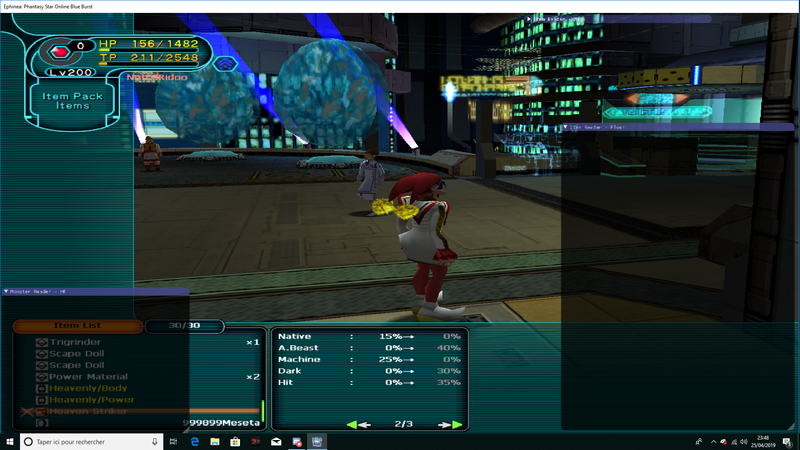This screenshot has width=800, height=450.
Task: Select the Heavenly/Power unit
Action: pos(93,400)
